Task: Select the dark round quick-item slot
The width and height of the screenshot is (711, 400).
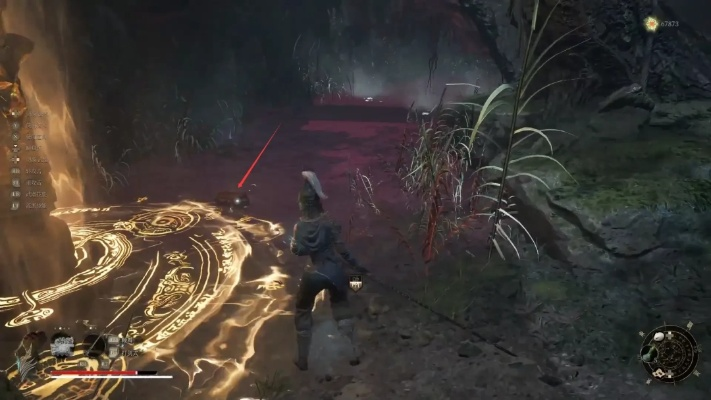Action: coord(94,345)
